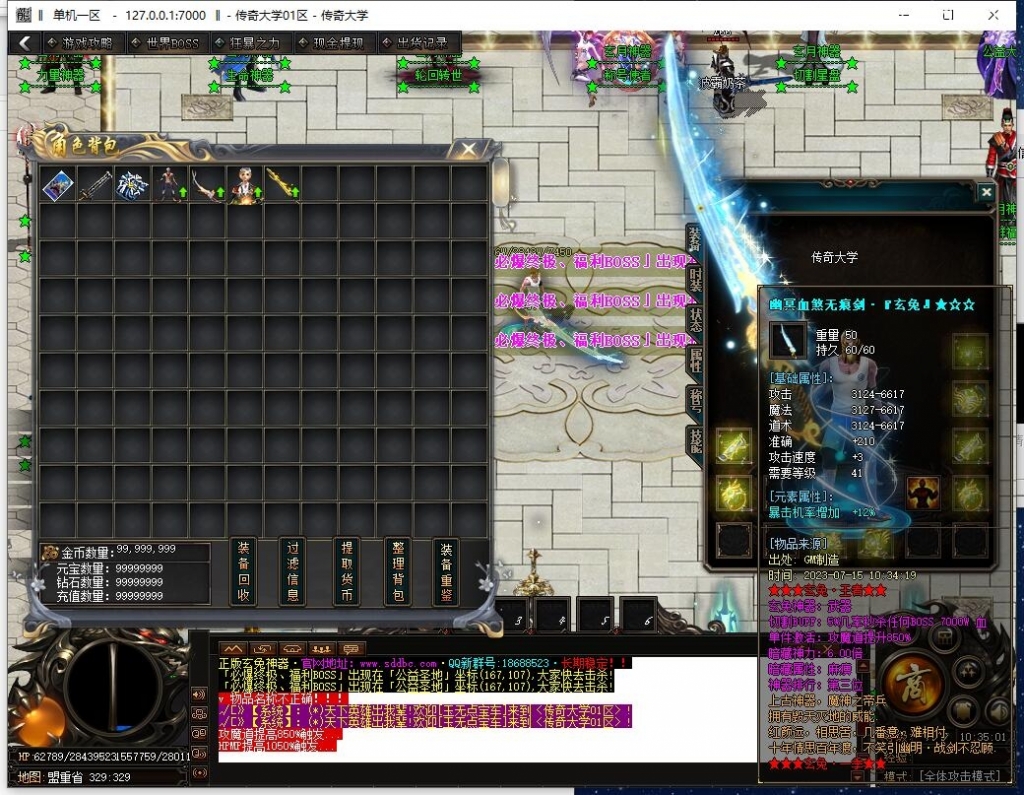Pick the white-blue crystal item in the bag
Screen dimensions: 1024x795
click(132, 185)
